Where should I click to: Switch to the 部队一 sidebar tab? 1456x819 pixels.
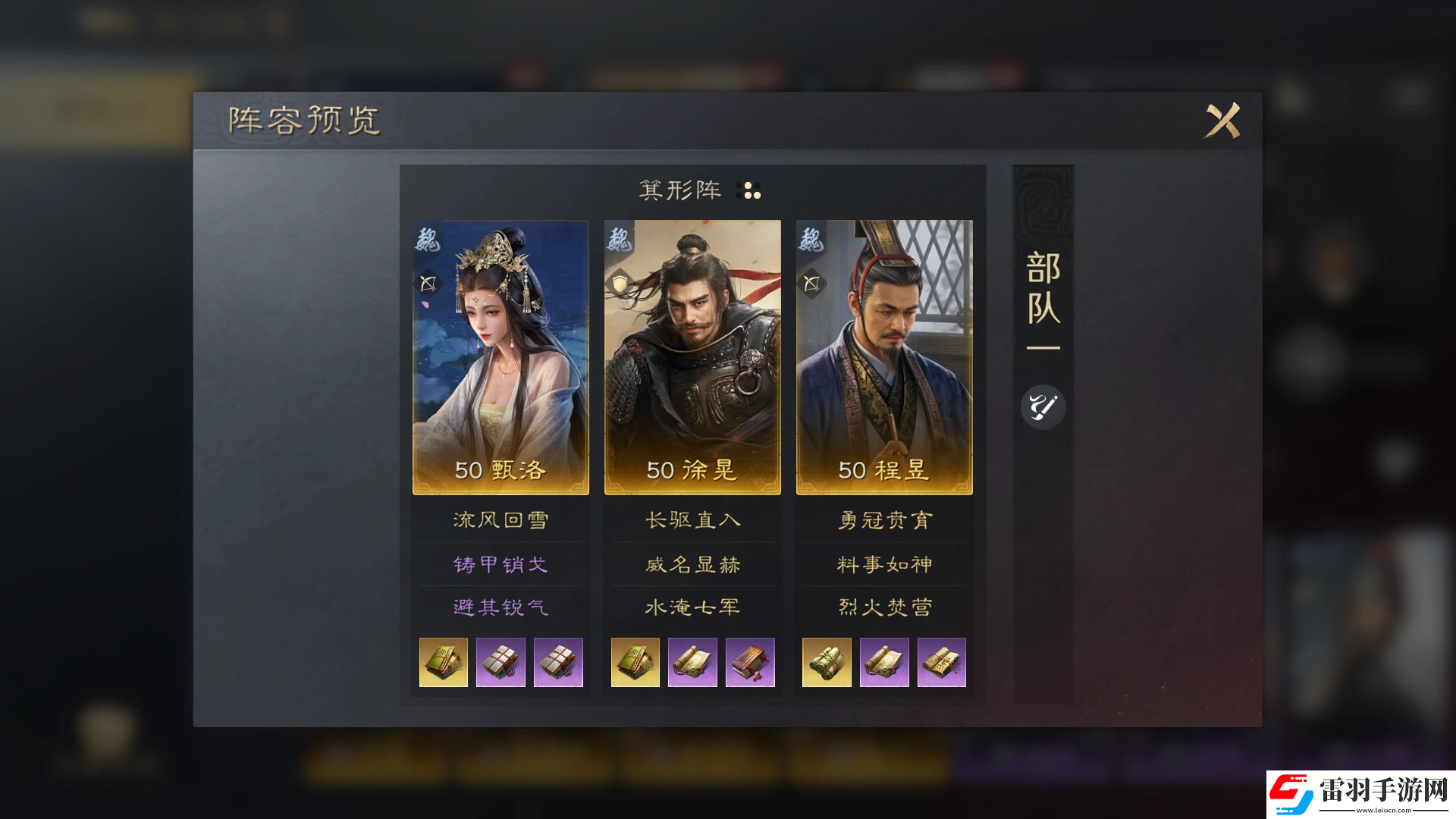coord(1043,303)
